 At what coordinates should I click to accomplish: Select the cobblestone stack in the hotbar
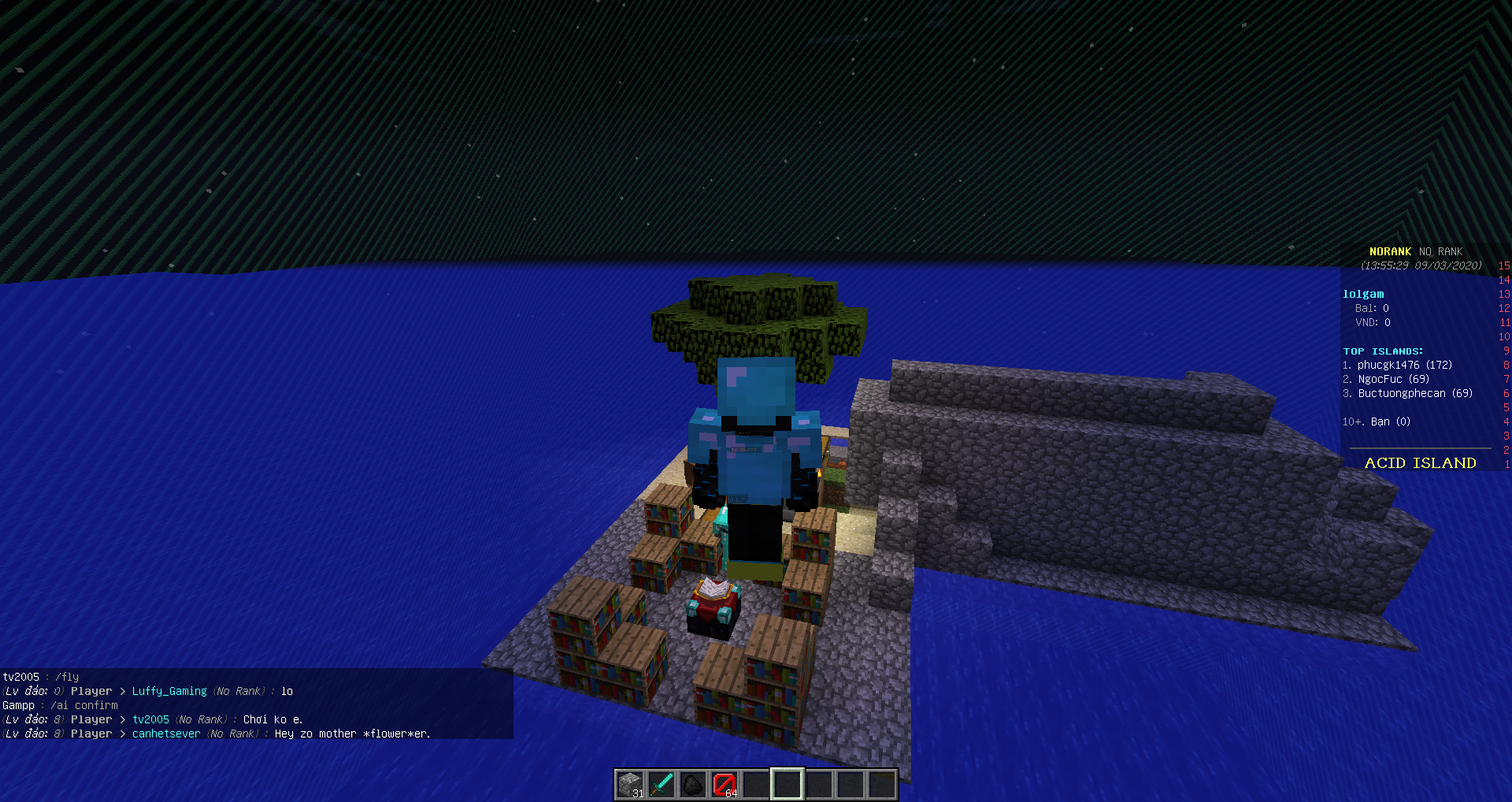[x=630, y=785]
